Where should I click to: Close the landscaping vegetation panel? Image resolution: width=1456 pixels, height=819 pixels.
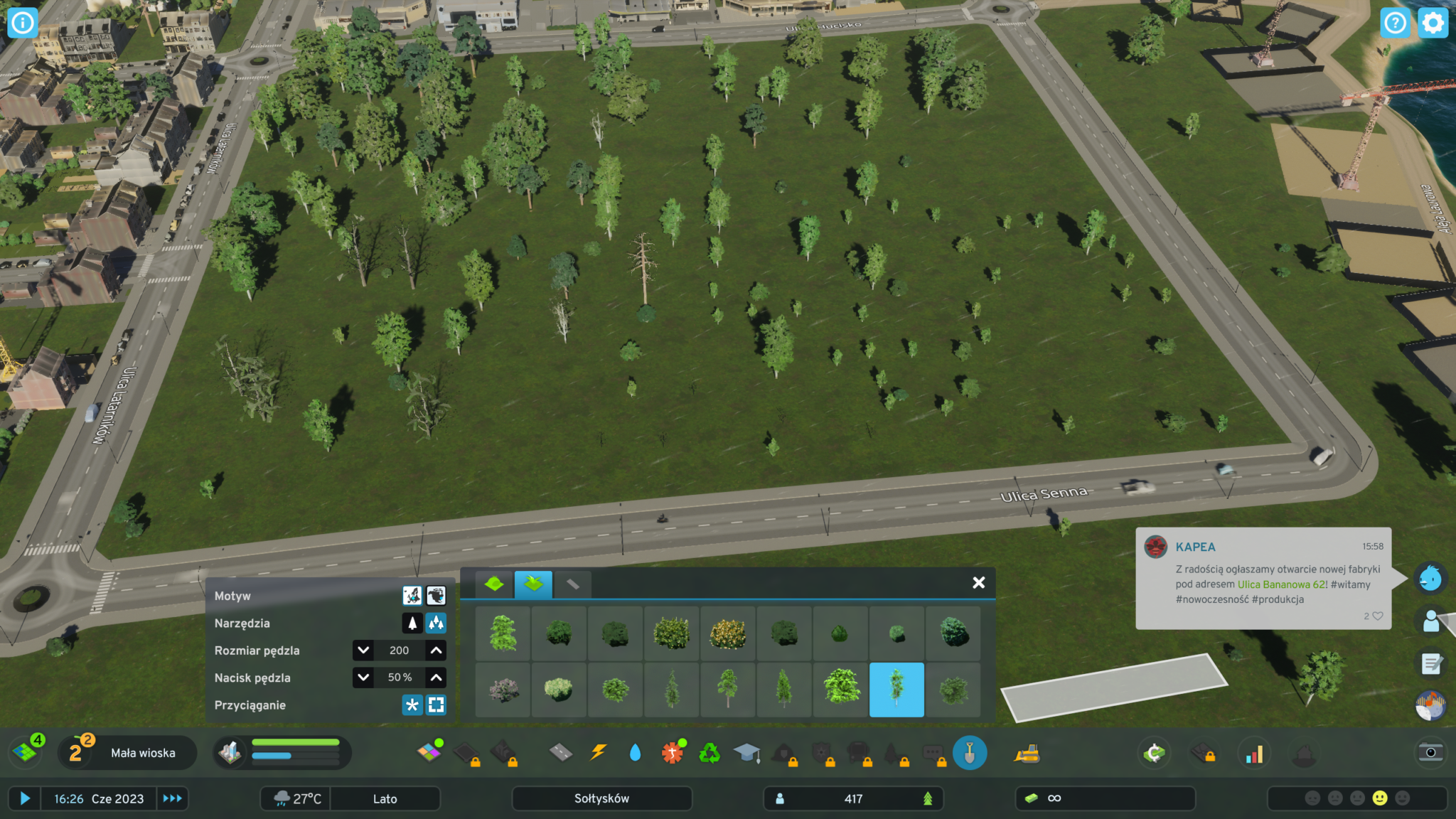[978, 583]
